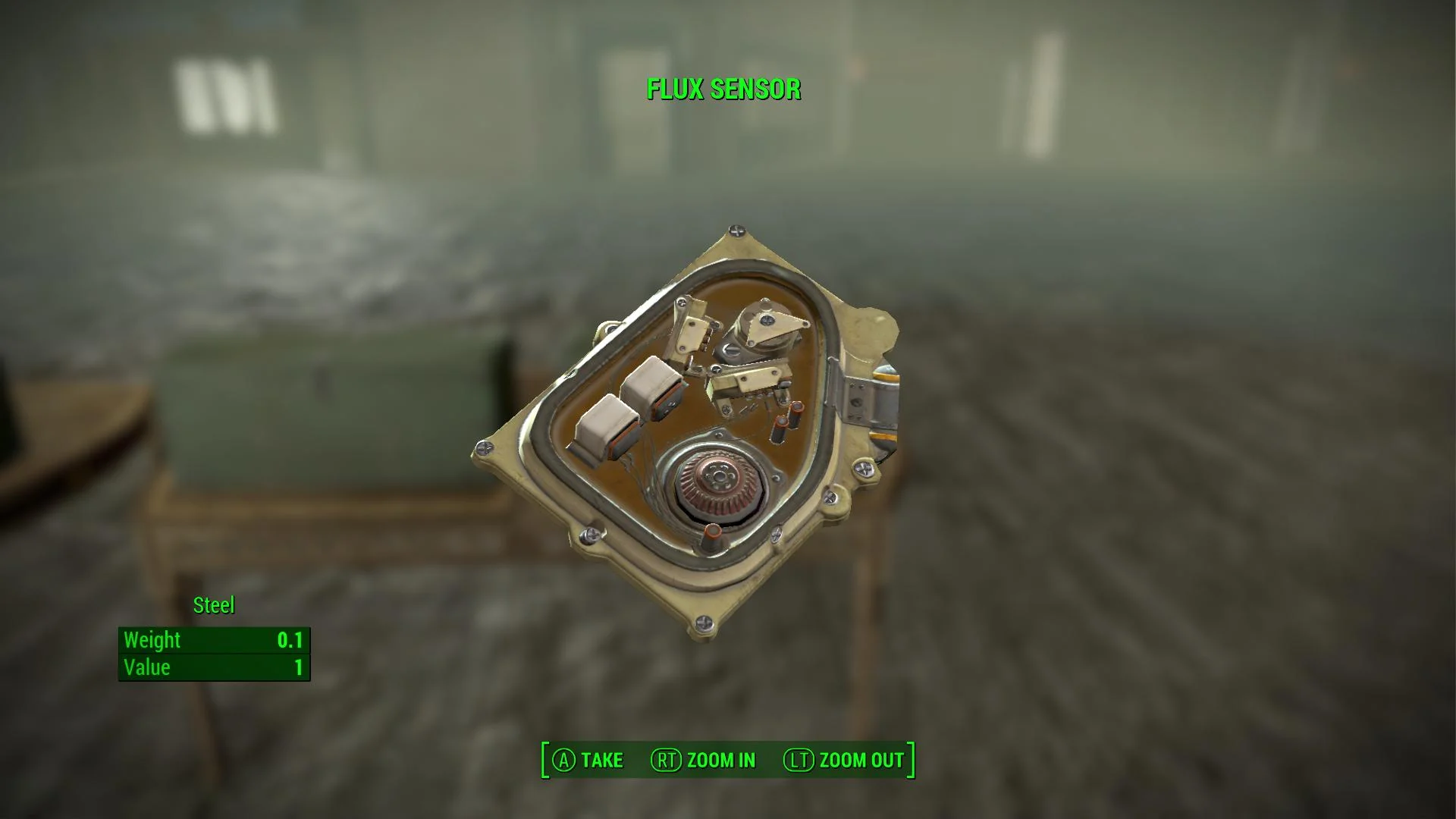
Task: Select the Steel component label
Action: coord(213,604)
